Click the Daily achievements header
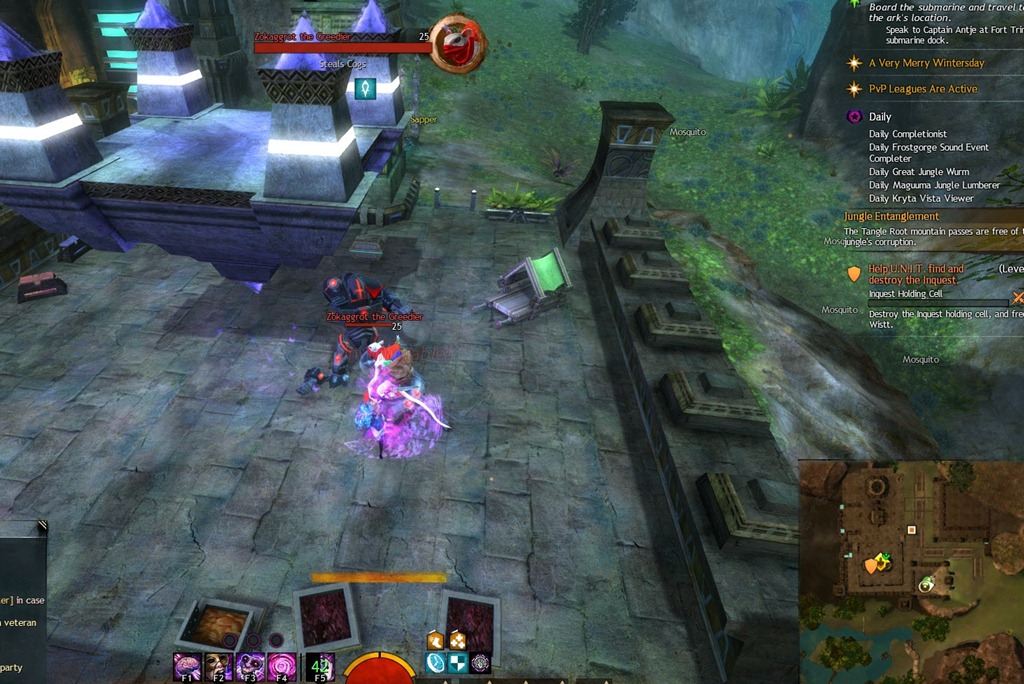Screen dimensions: 1024x684 [x=879, y=117]
